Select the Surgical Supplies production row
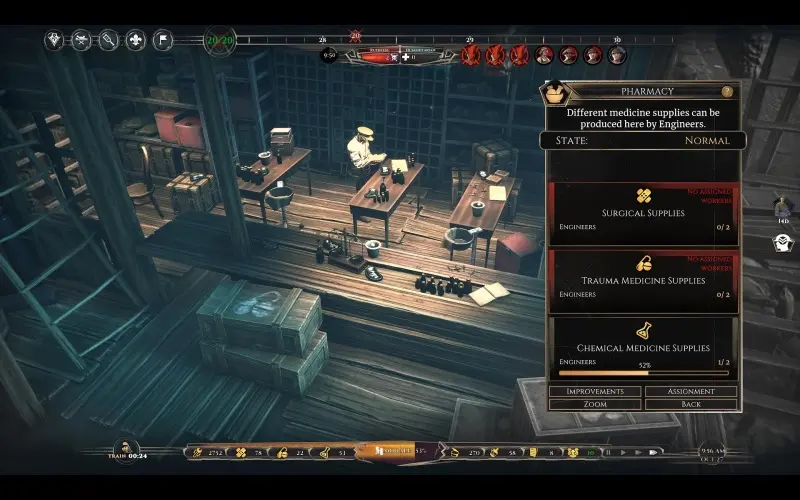The width and height of the screenshot is (800, 500). 643,213
